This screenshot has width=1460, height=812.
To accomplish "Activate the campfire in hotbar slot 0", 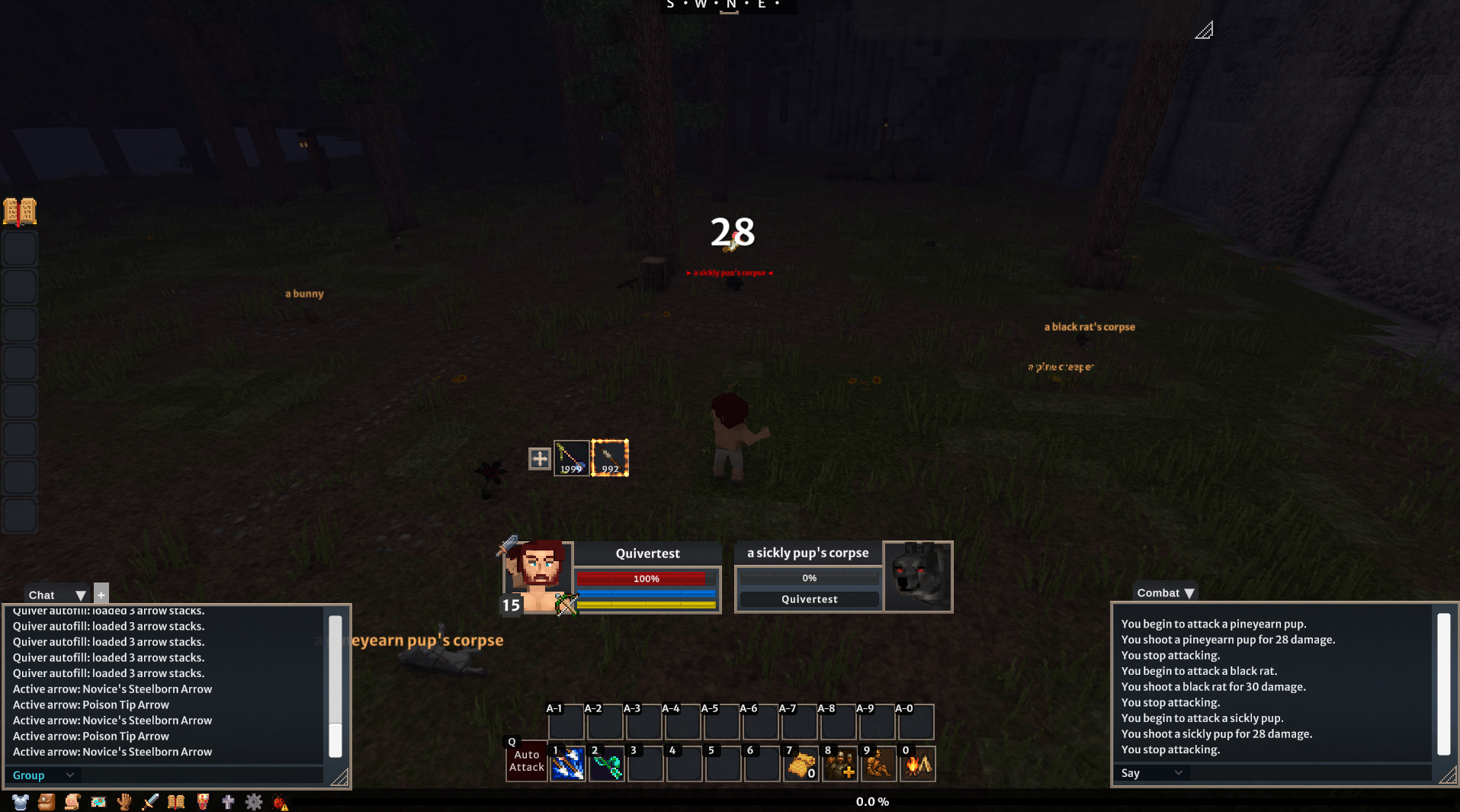I will (917, 764).
